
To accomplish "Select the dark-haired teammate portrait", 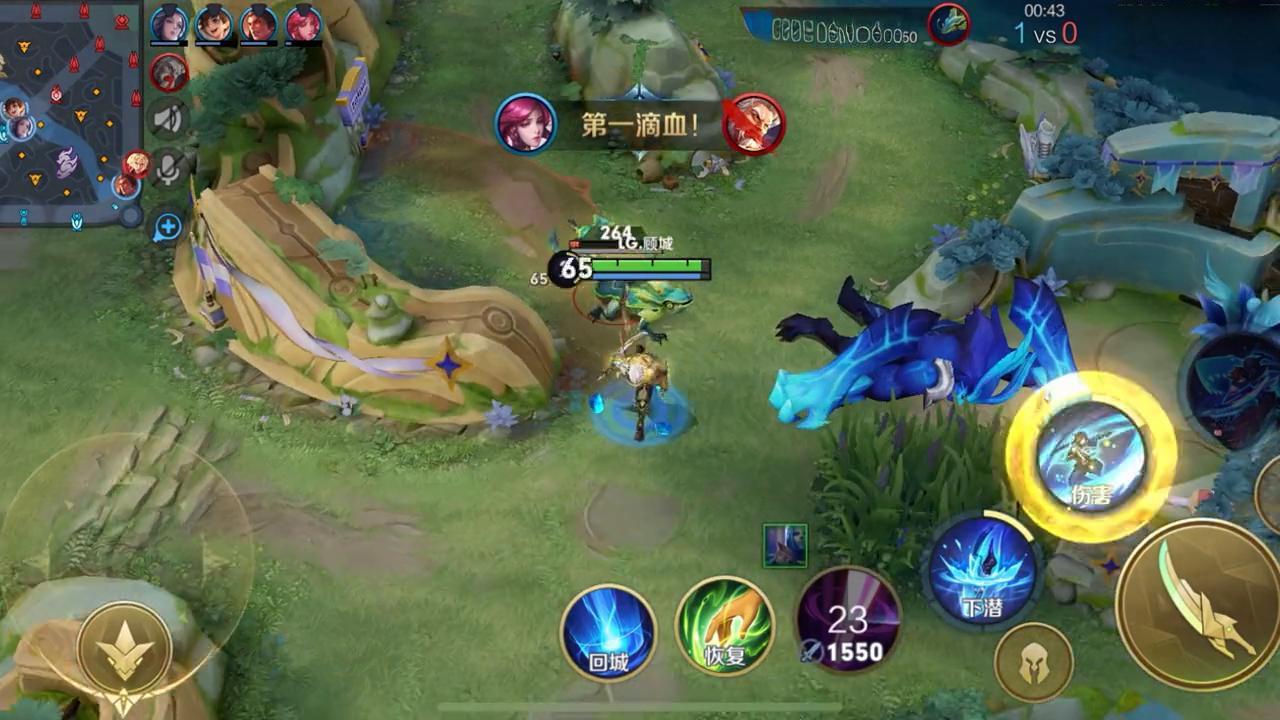I will point(169,24).
